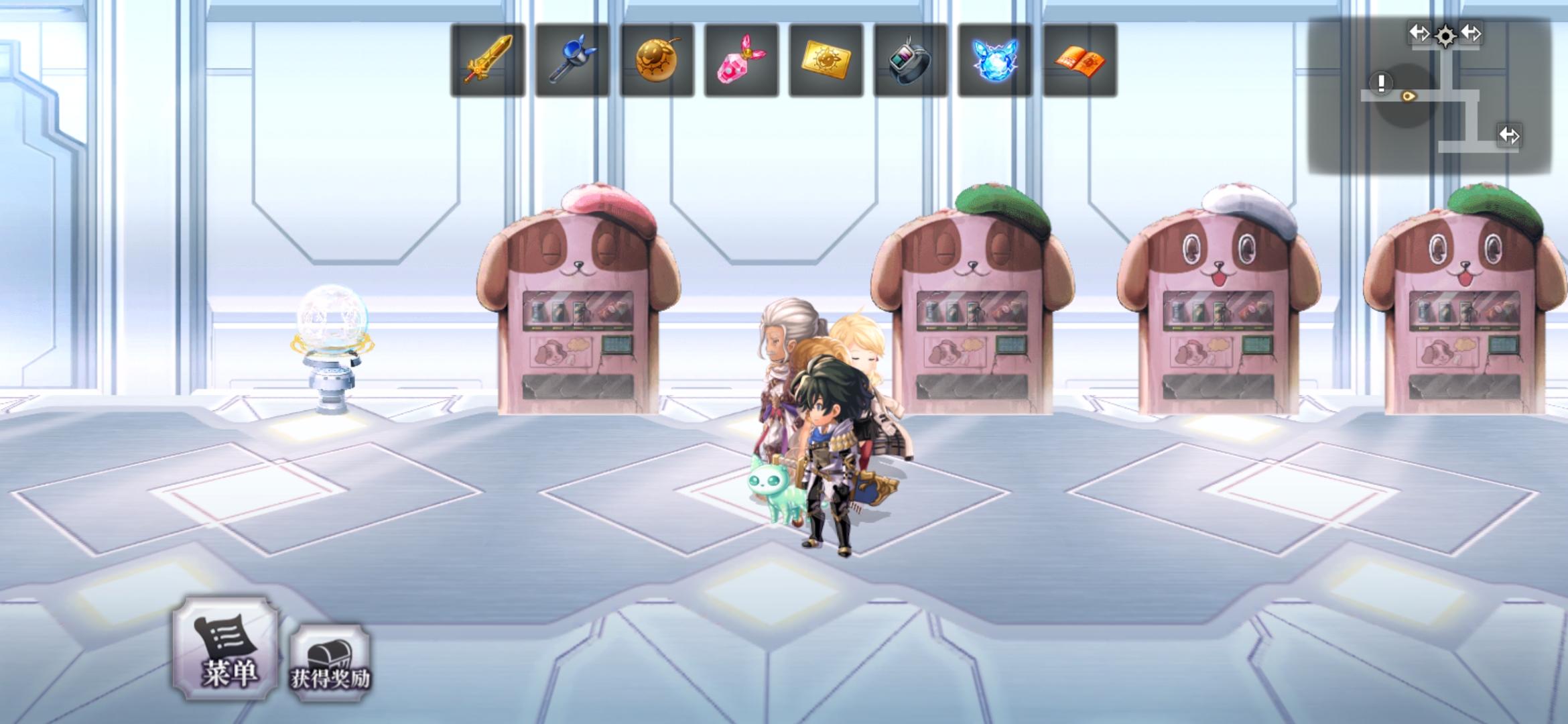The width and height of the screenshot is (1568, 724).
Task: Click the glowing blue crystal icon
Action: 995,61
